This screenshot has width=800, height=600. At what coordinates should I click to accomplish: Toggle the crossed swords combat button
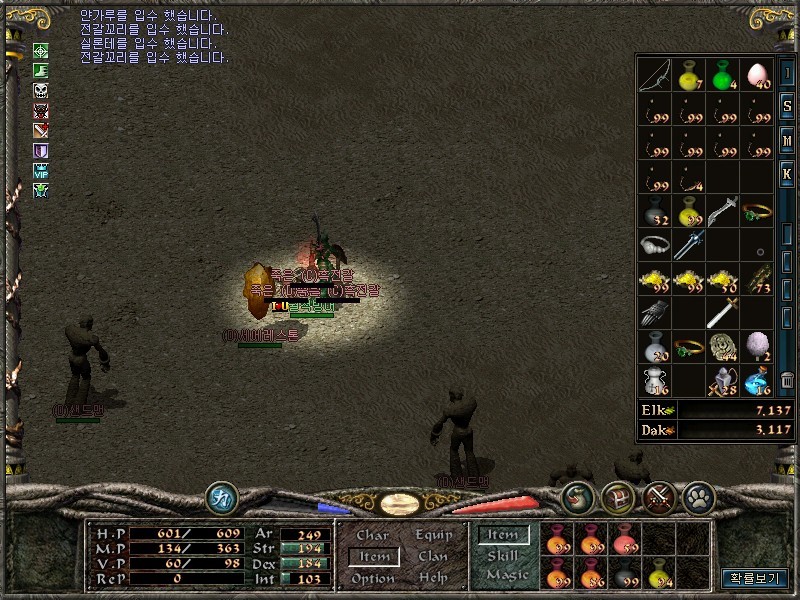pyautogui.click(x=659, y=497)
